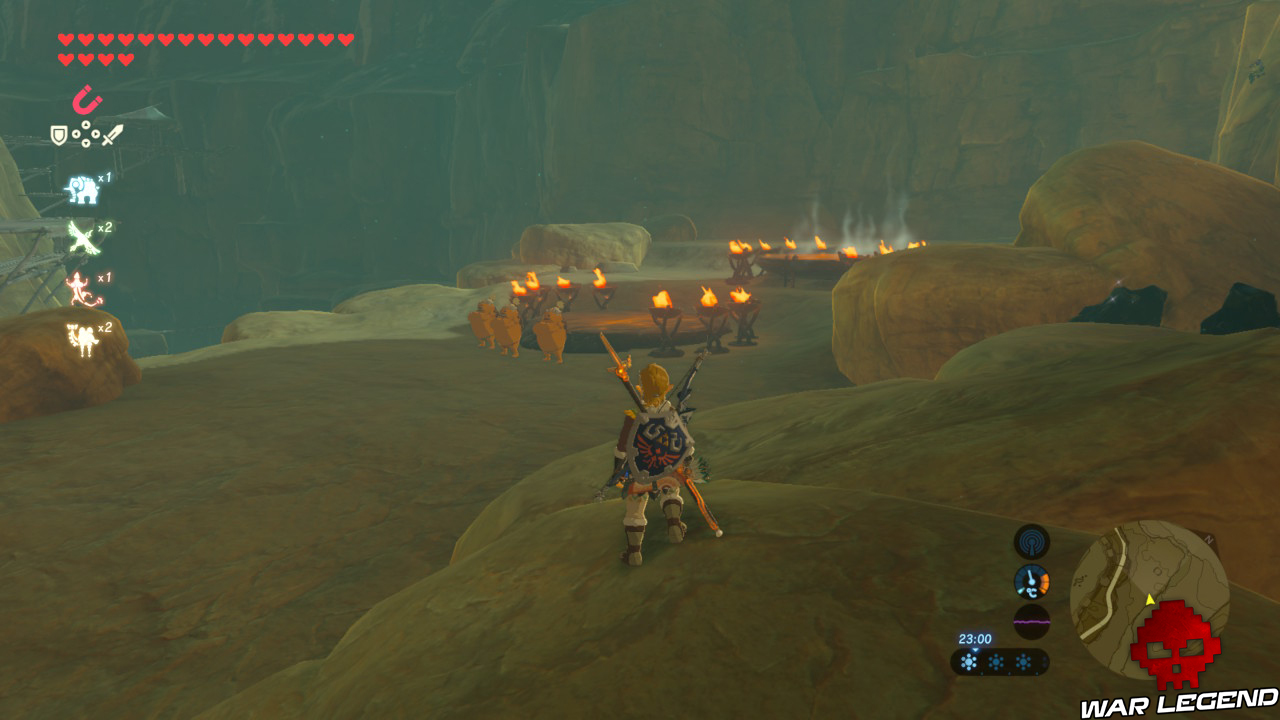
Task: Click the arrow count indicator dots
Action: pyautogui.click(x=86, y=132)
